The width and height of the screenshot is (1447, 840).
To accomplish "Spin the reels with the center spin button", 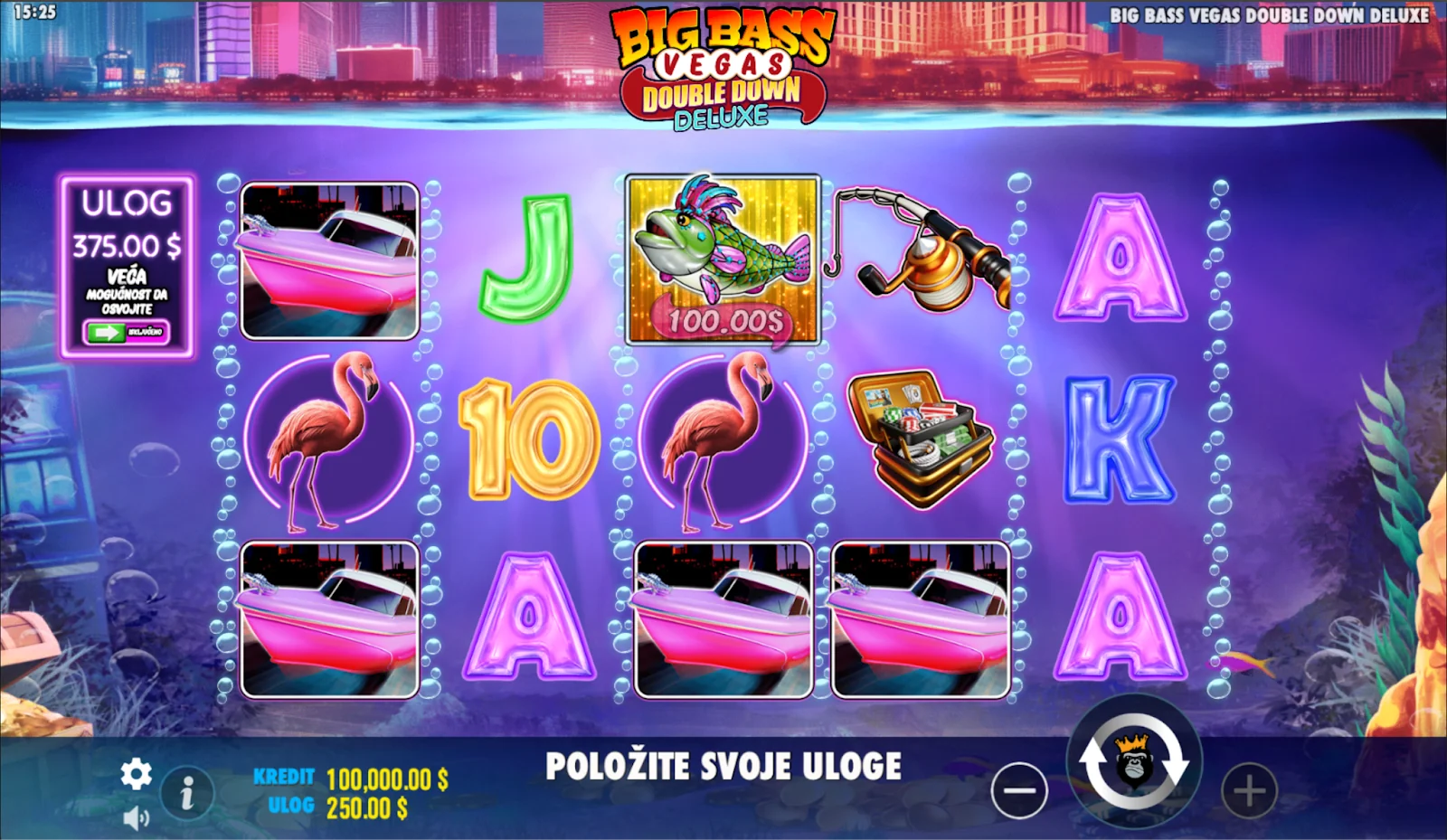I will [x=1133, y=764].
